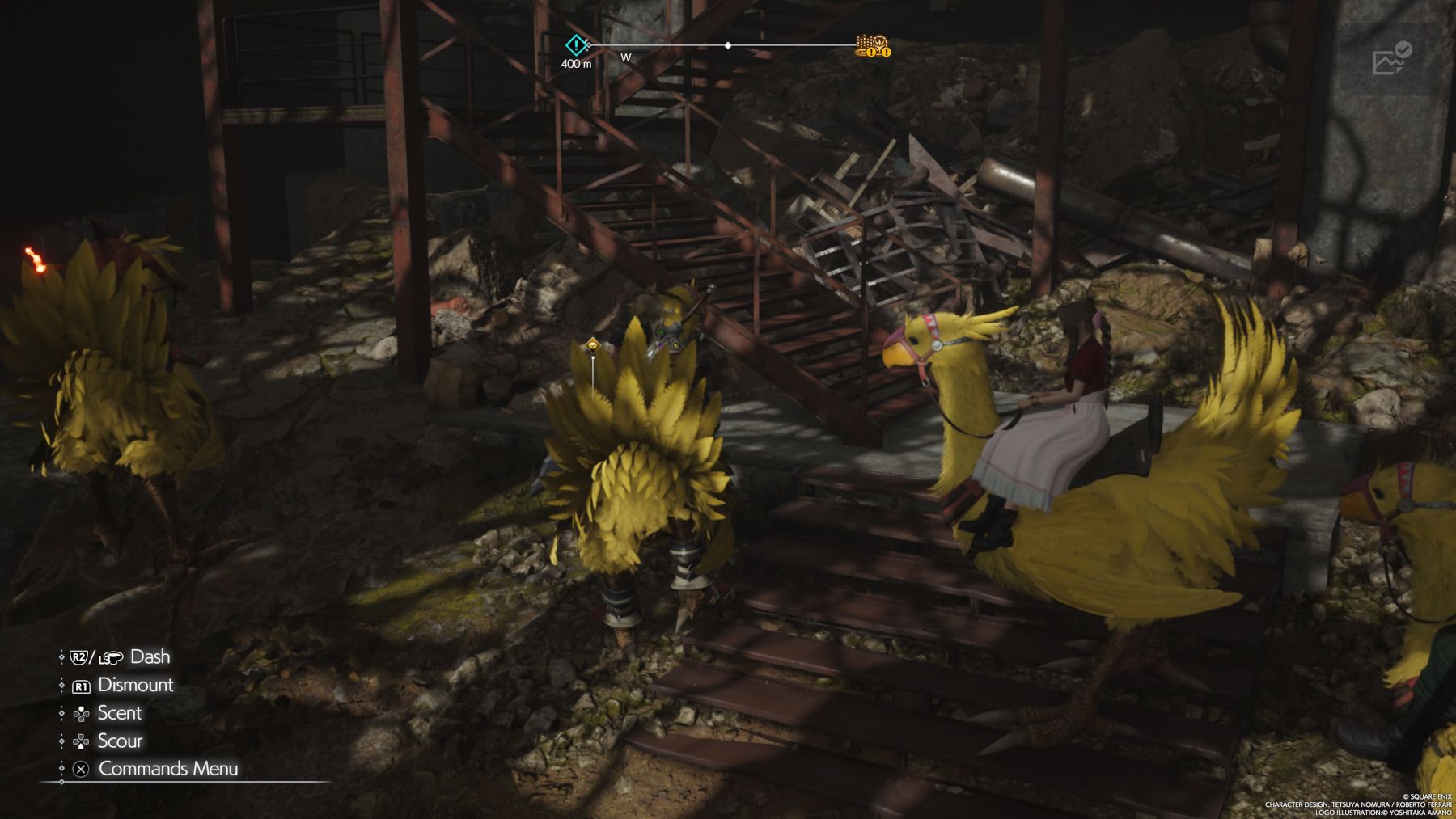
Task: Click the L3 stick icon next to Dash
Action: pyautogui.click(x=108, y=656)
